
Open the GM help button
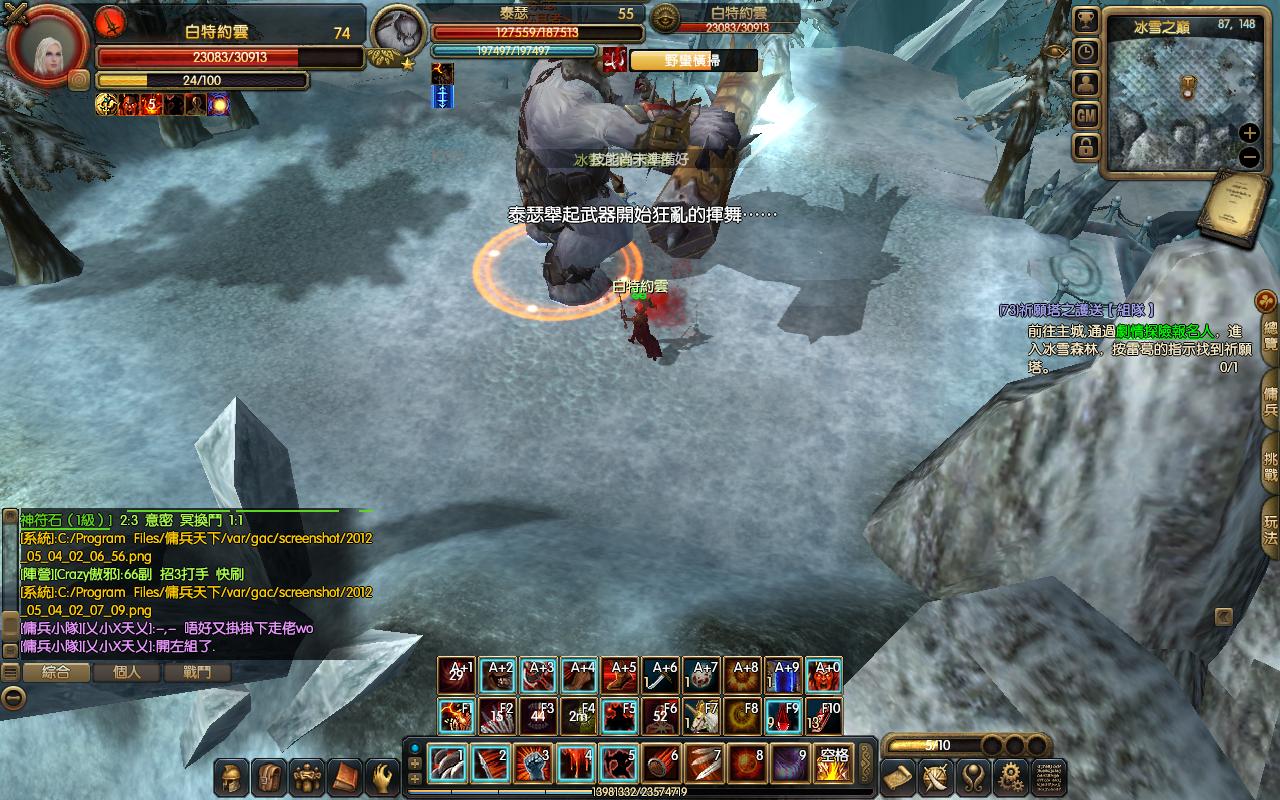coord(1086,116)
